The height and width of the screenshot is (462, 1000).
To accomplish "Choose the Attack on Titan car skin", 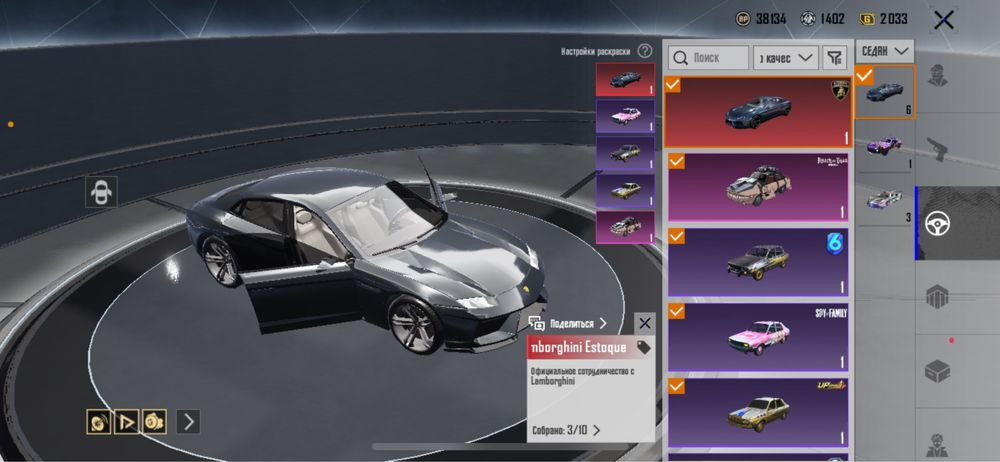I will pyautogui.click(x=758, y=187).
